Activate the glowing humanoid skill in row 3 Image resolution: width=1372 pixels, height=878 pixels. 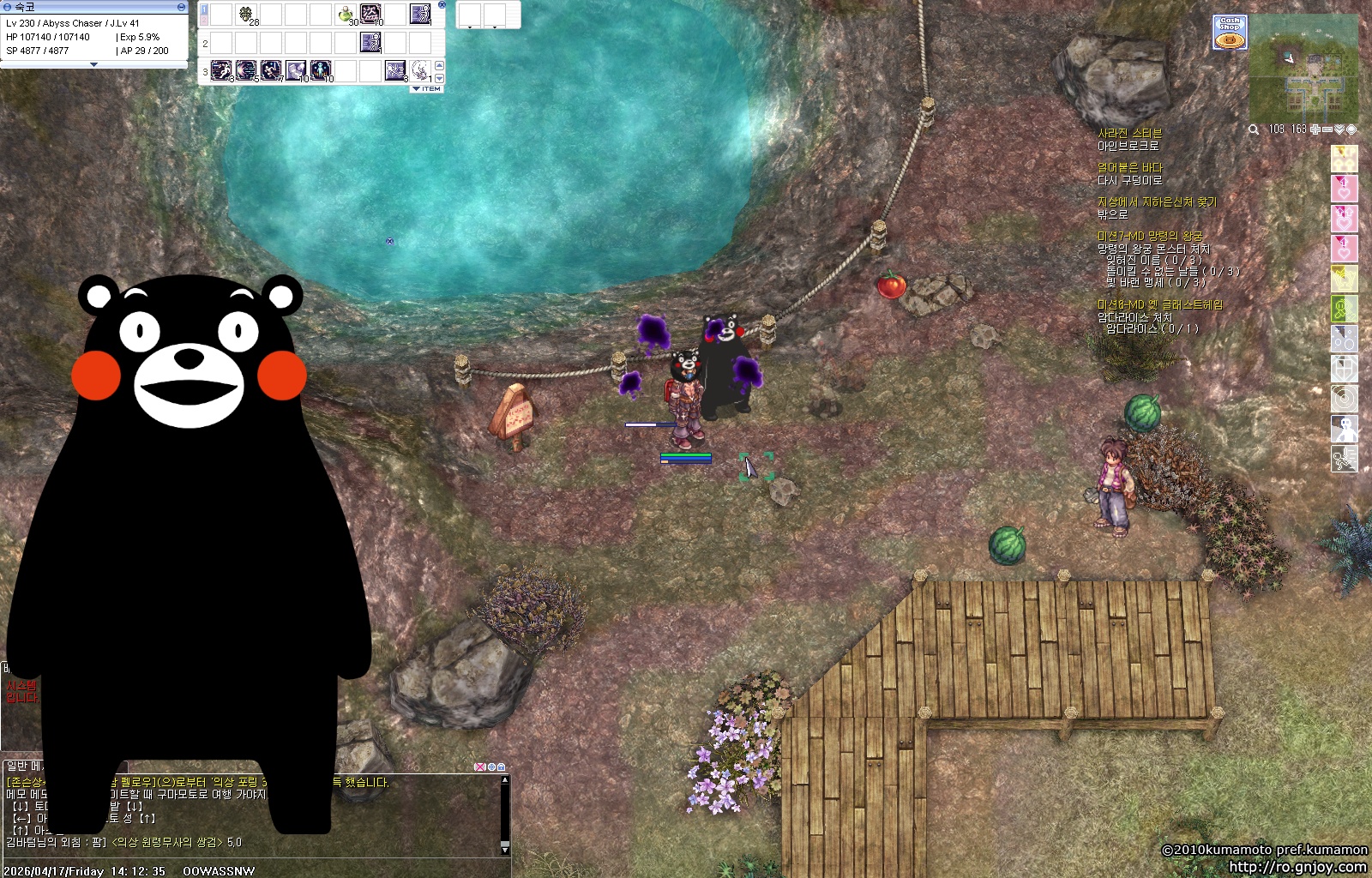[321, 70]
